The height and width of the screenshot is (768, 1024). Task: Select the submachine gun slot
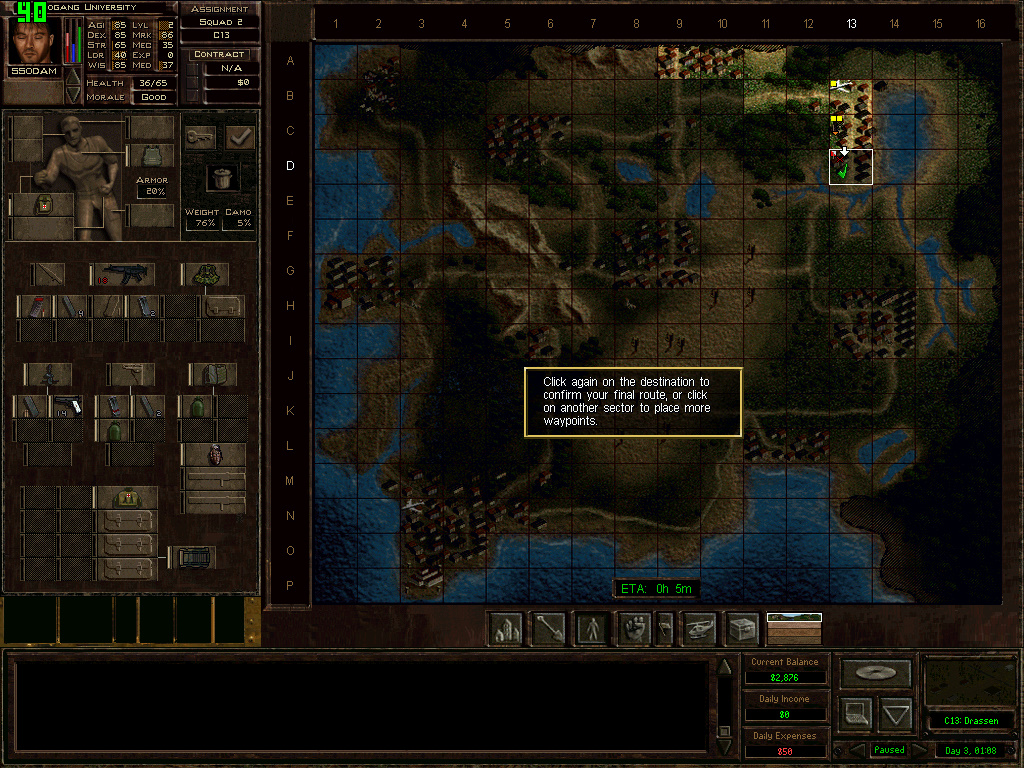pos(124,274)
